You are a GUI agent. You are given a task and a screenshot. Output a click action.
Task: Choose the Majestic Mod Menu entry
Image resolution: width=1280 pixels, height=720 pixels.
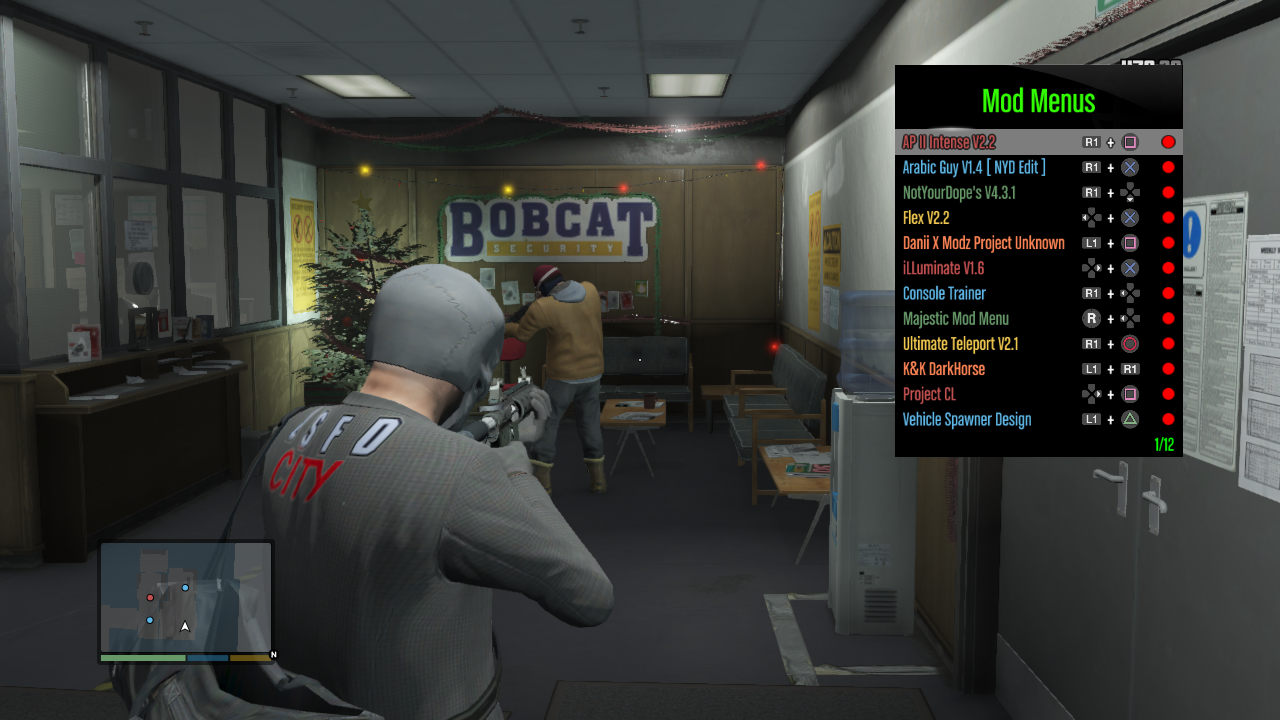point(955,319)
